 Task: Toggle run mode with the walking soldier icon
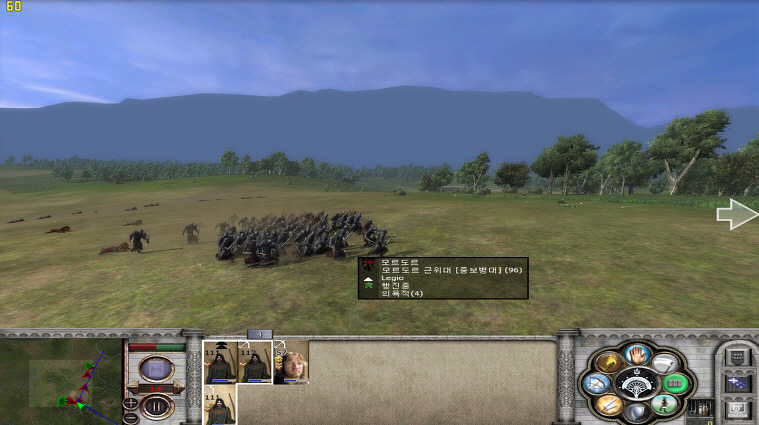click(x=661, y=405)
